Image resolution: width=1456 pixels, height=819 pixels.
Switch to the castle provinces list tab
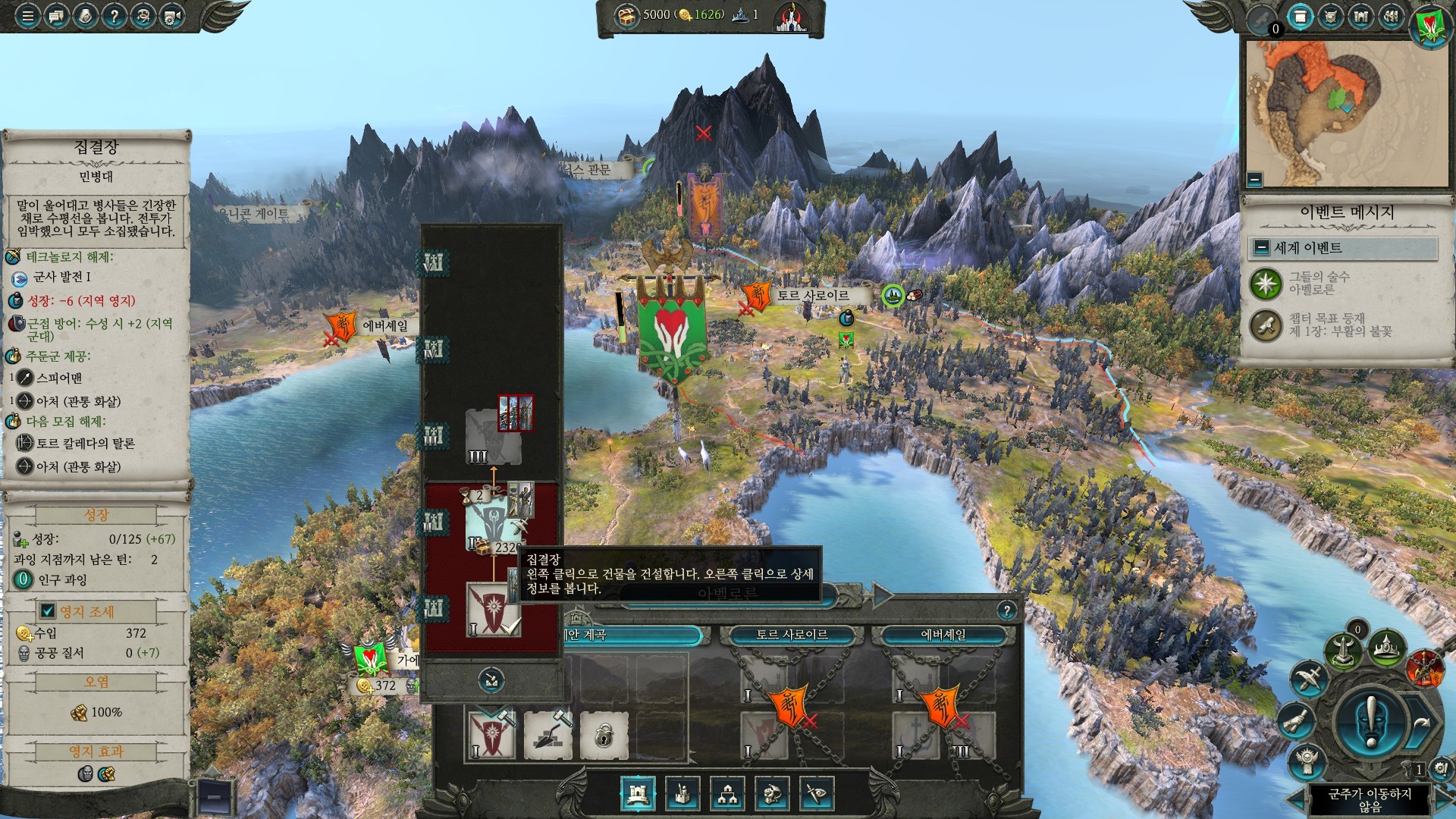click(x=1360, y=17)
